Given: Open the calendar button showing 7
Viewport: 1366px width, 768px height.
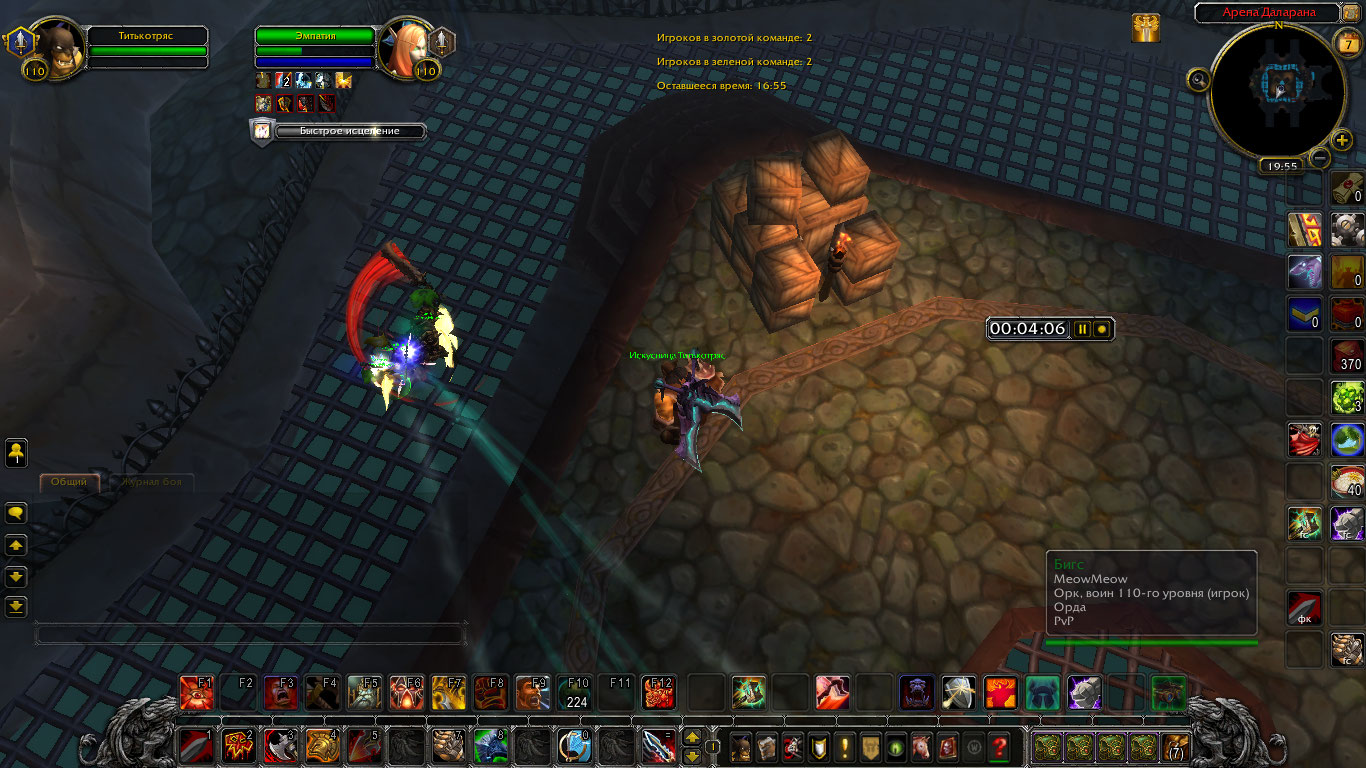Looking at the screenshot, I should click(1346, 43).
